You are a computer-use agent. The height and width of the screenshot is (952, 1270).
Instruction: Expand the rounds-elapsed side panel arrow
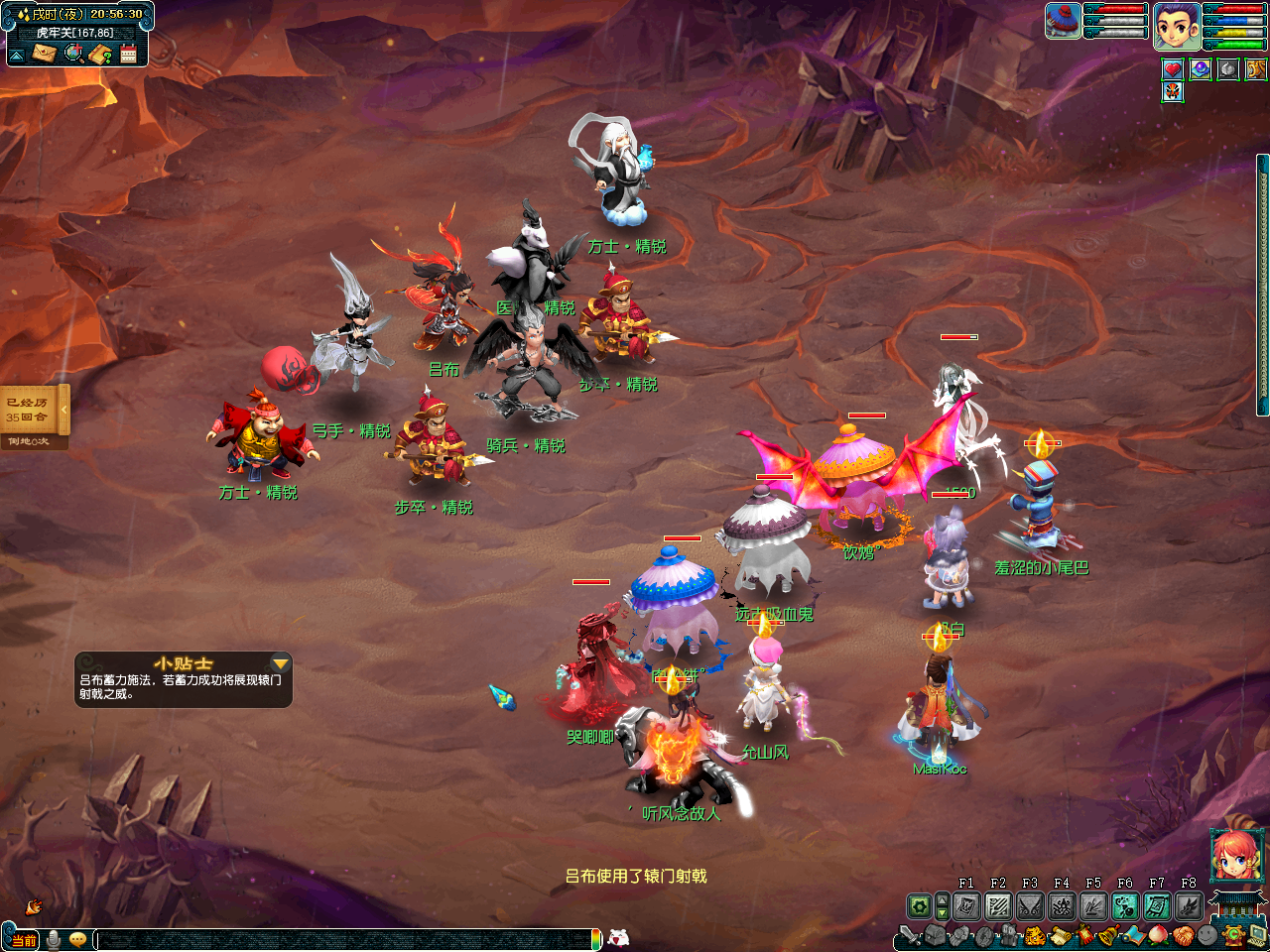pyautogui.click(x=64, y=409)
